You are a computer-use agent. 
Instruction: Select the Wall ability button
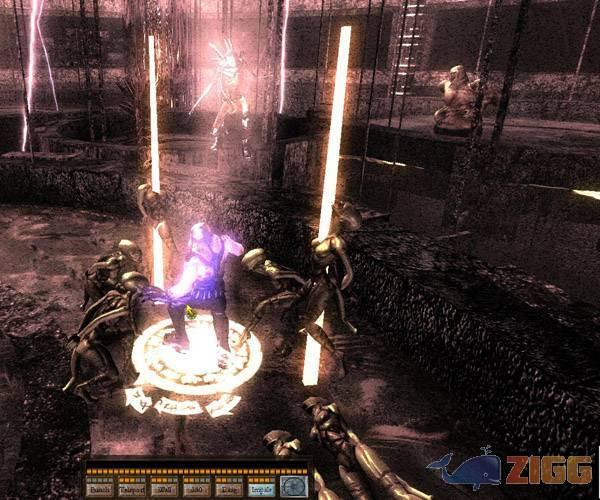(x=164, y=489)
